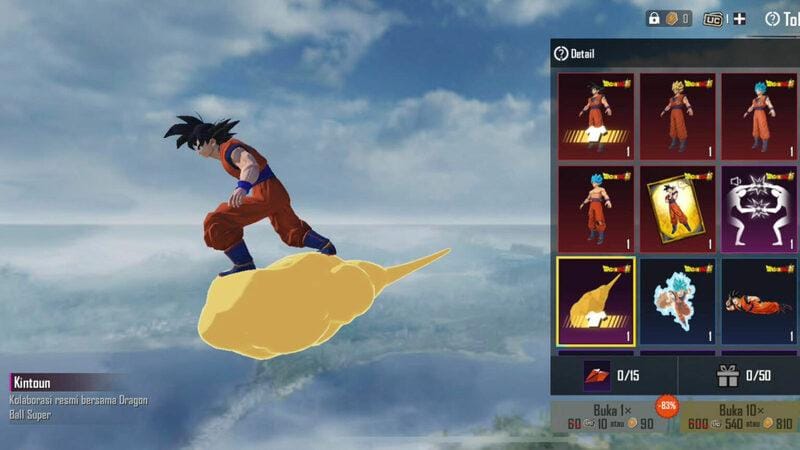Buy ten crates with Buka 10×
Image resolution: width=800 pixels, height=450 pixels.
(740, 417)
